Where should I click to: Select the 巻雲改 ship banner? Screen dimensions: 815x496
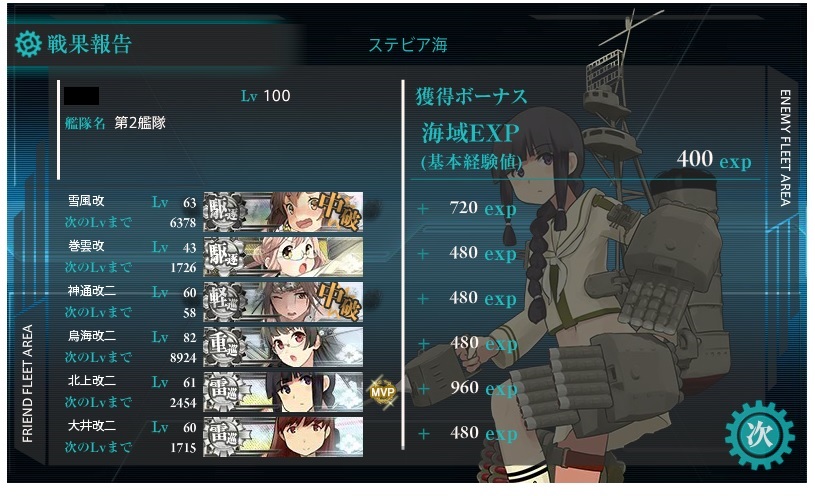[283, 255]
